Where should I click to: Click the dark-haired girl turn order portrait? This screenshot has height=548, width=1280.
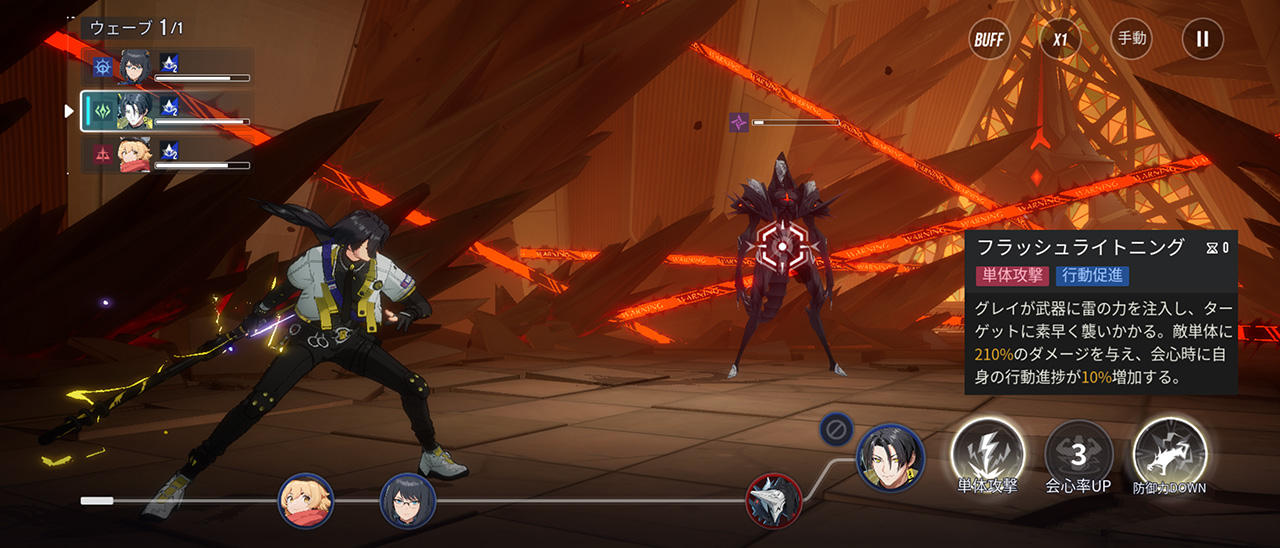pyautogui.click(x=408, y=500)
